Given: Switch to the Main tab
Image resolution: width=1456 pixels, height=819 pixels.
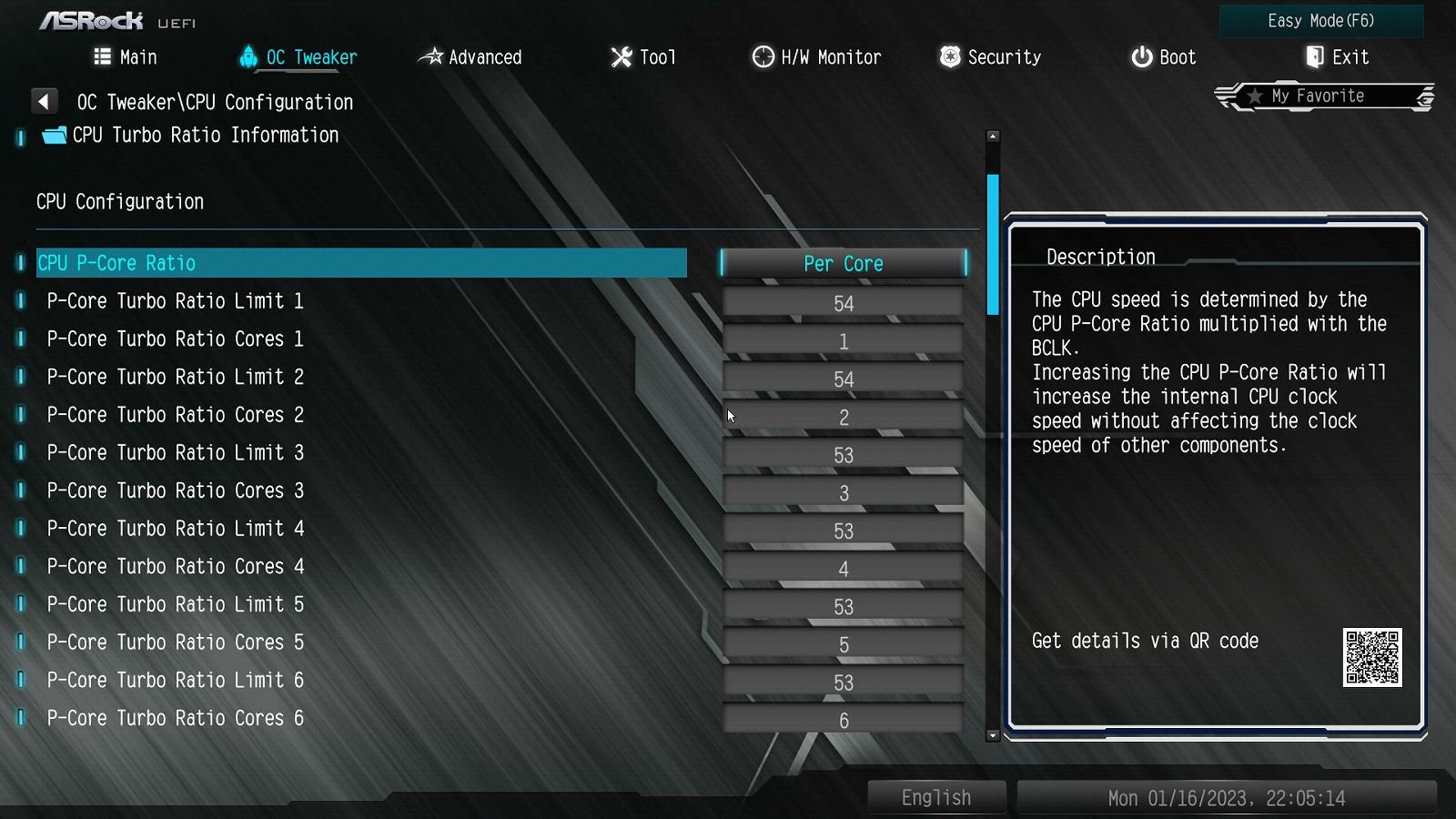Looking at the screenshot, I should [x=126, y=57].
